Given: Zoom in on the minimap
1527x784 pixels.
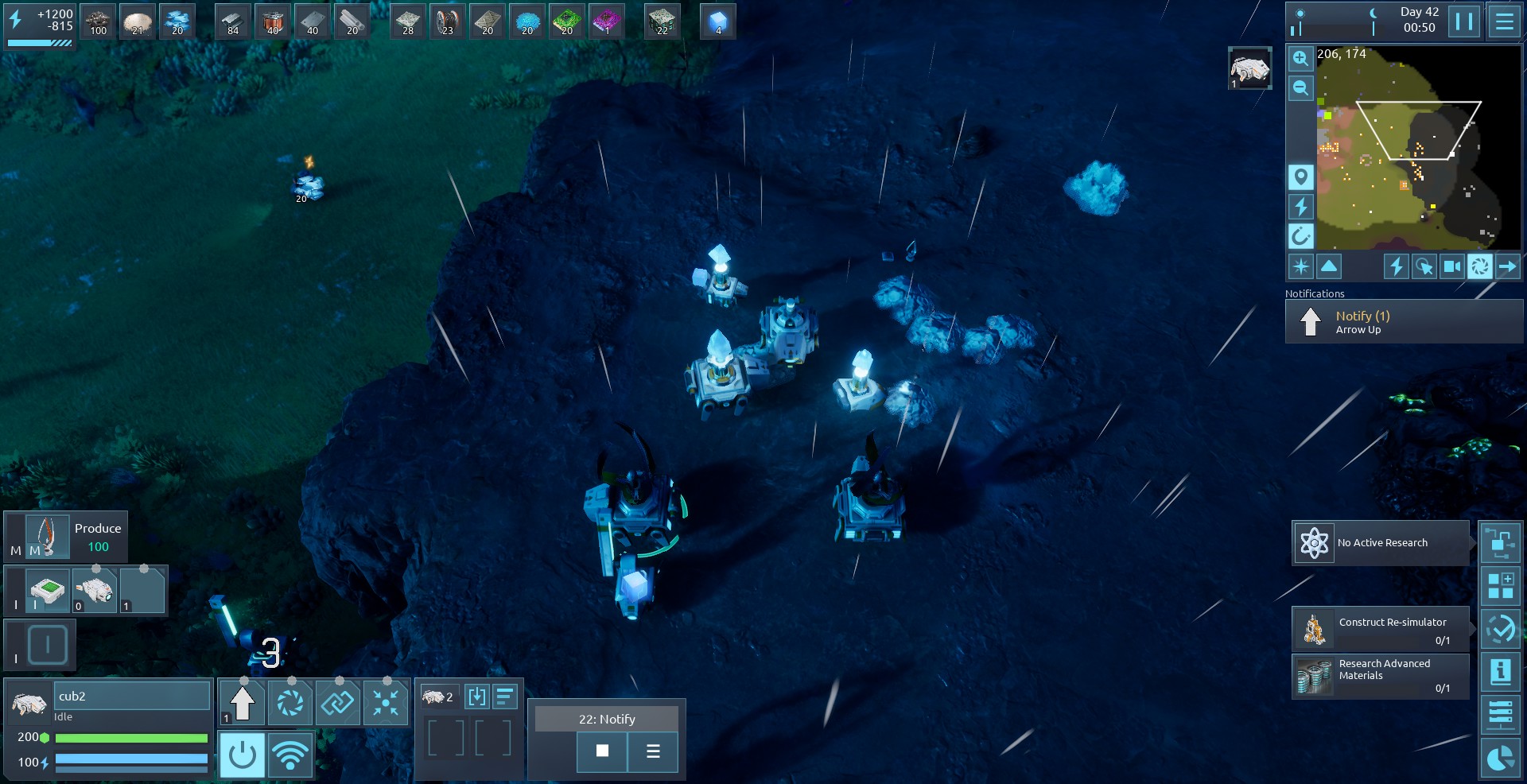Looking at the screenshot, I should coord(1300,58).
